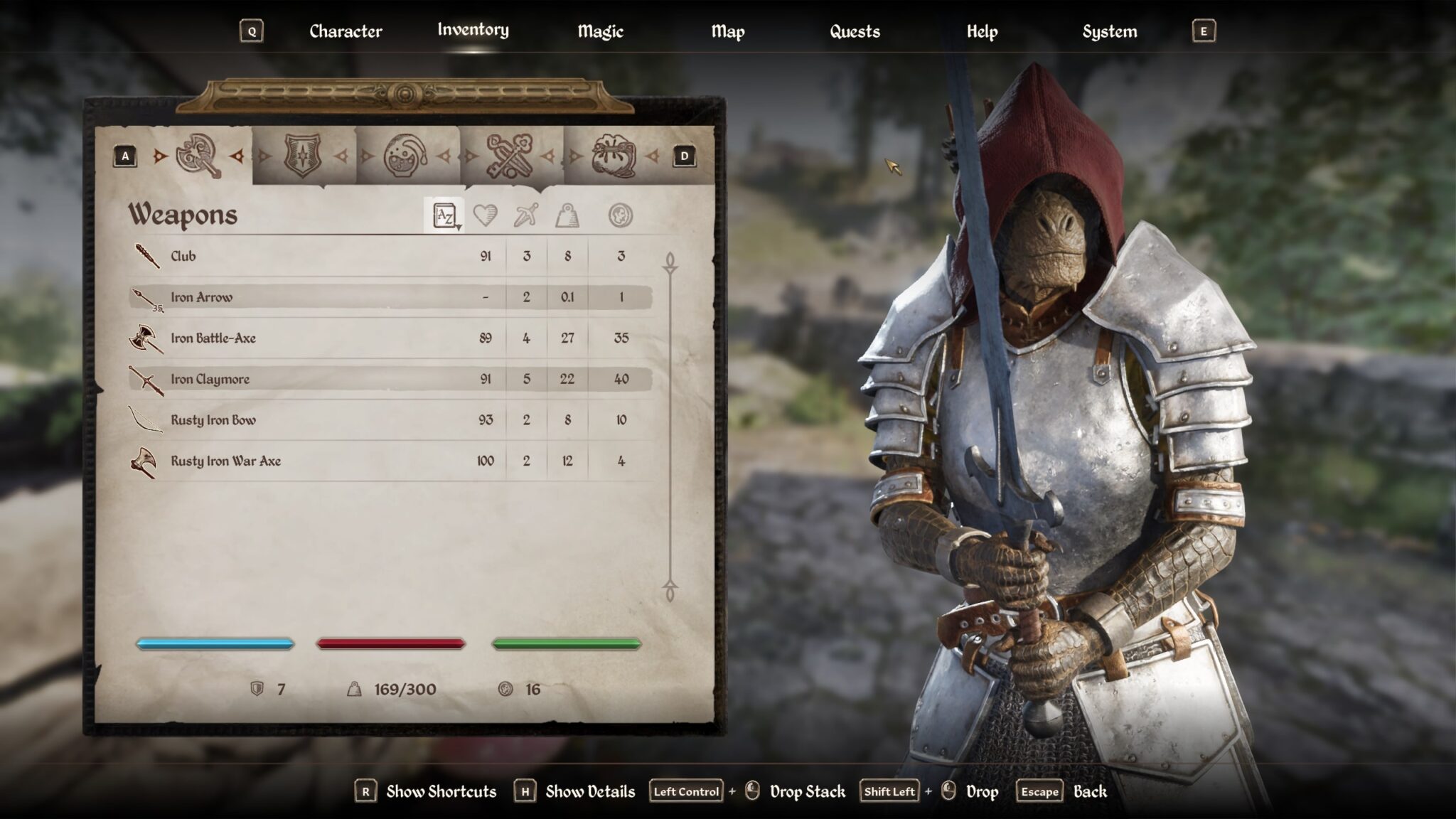1456x819 pixels.
Task: Sort weapons by damage with the sword icon
Action: point(525,217)
